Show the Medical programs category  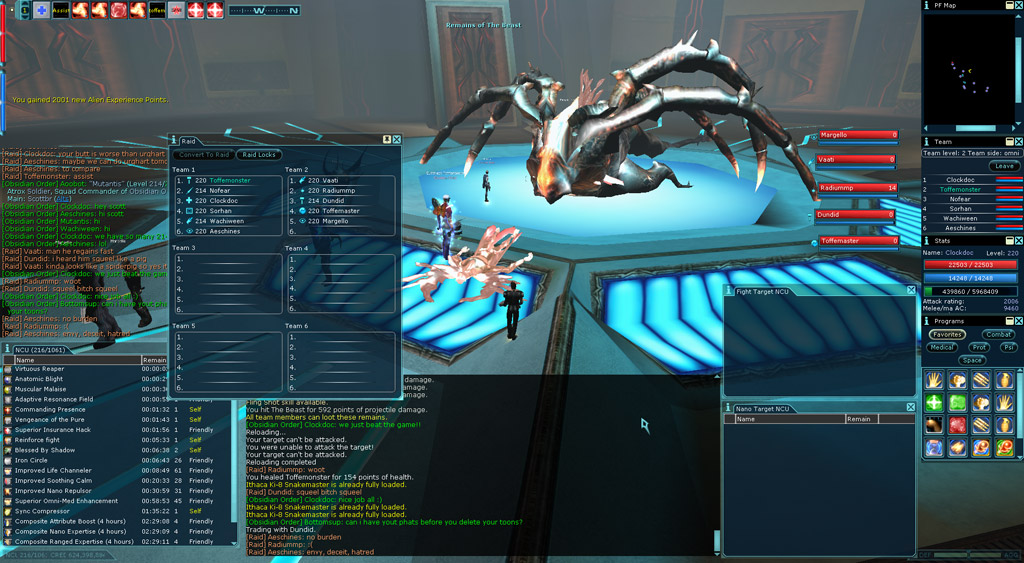942,348
